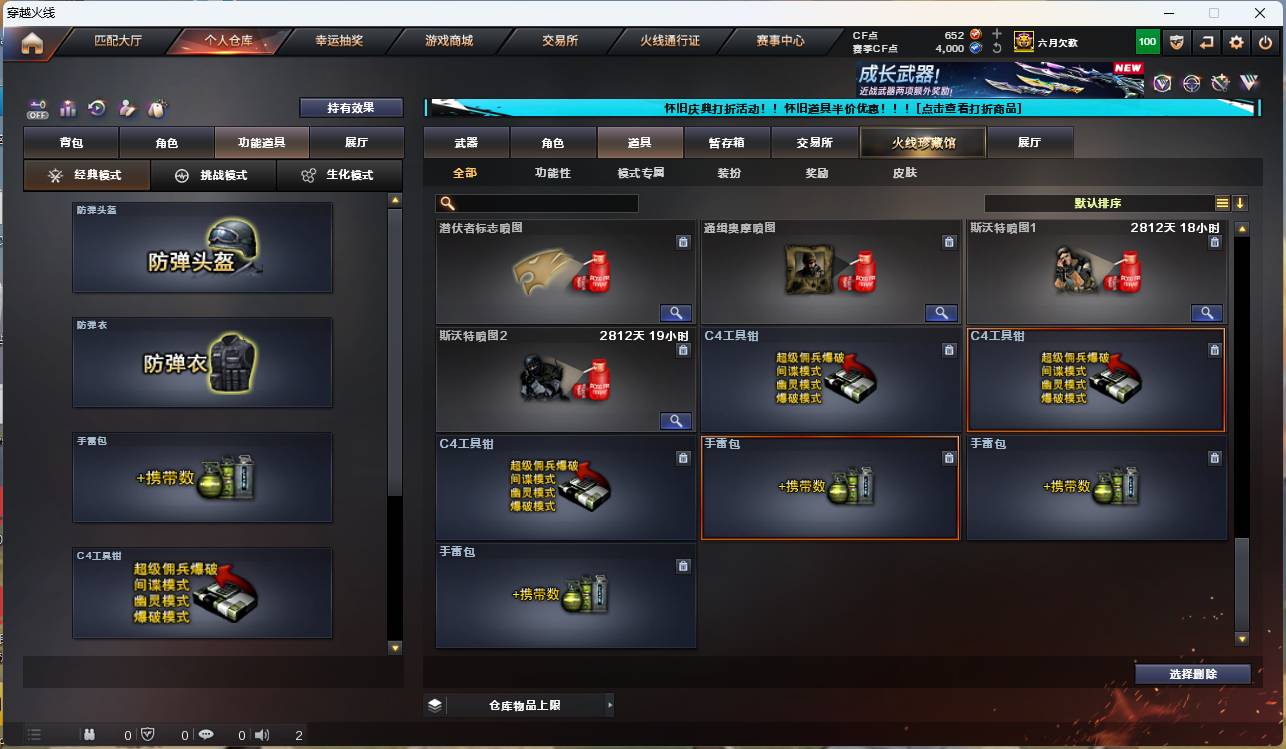Image resolution: width=1286 pixels, height=749 pixels.
Task: Click the 持有效果 button
Action: tap(349, 107)
